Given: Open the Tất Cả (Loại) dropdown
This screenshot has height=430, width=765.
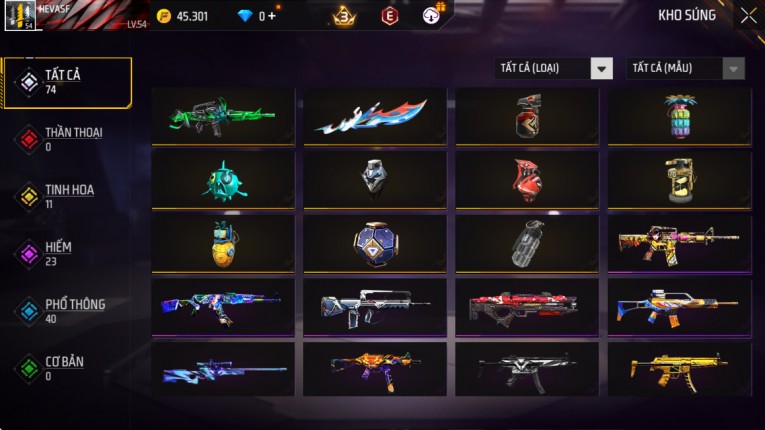Looking at the screenshot, I should [x=554, y=68].
